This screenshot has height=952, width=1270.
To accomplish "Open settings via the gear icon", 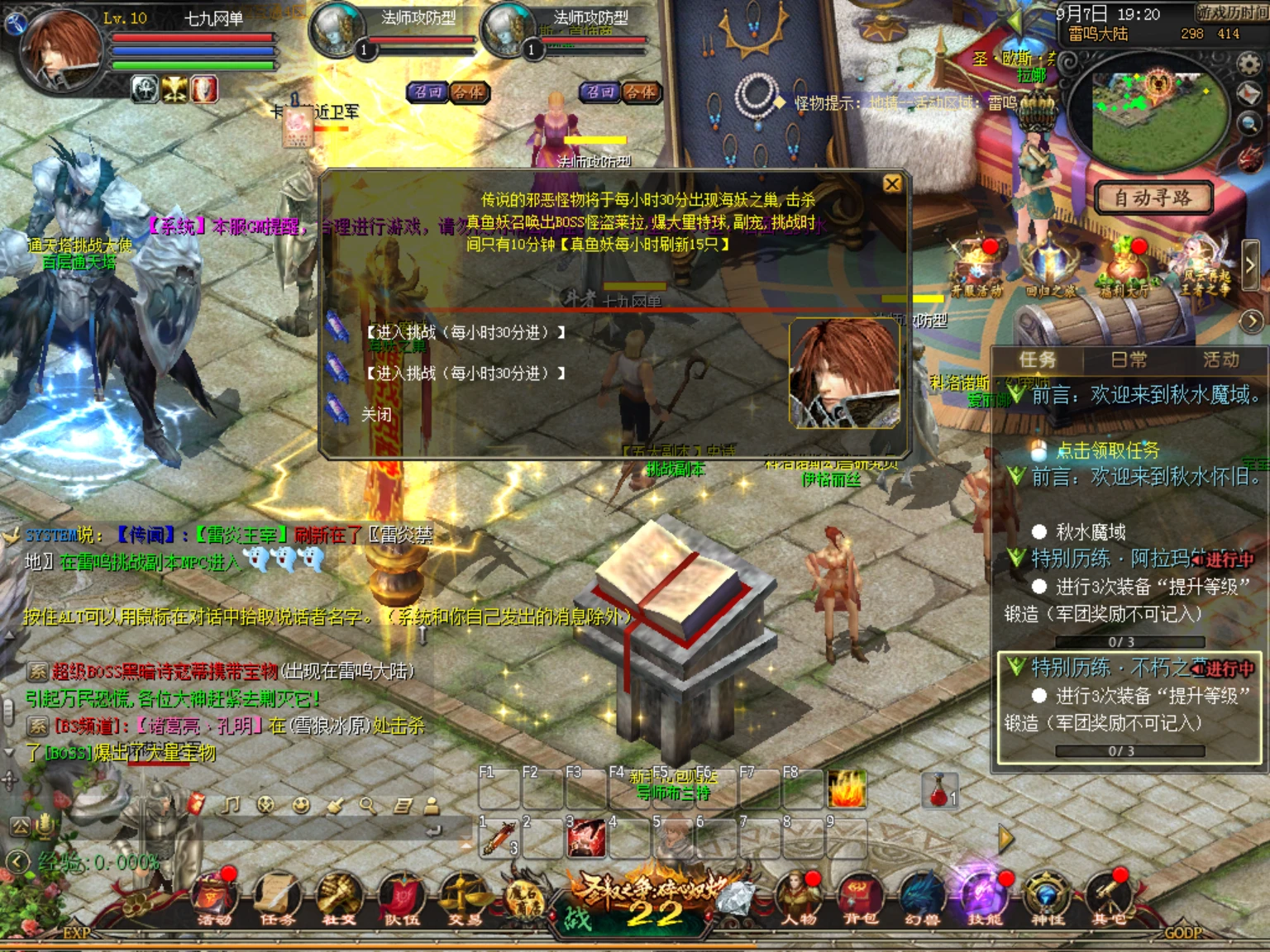I will [x=1249, y=64].
